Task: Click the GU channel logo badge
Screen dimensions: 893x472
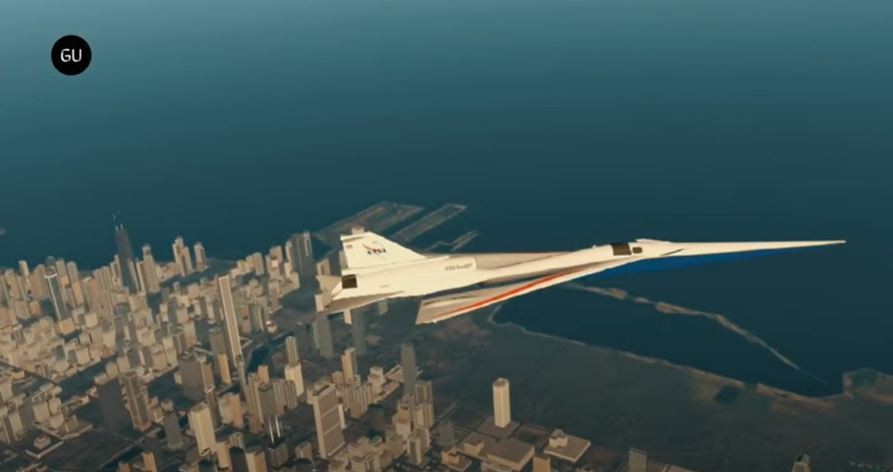Action: (71, 56)
